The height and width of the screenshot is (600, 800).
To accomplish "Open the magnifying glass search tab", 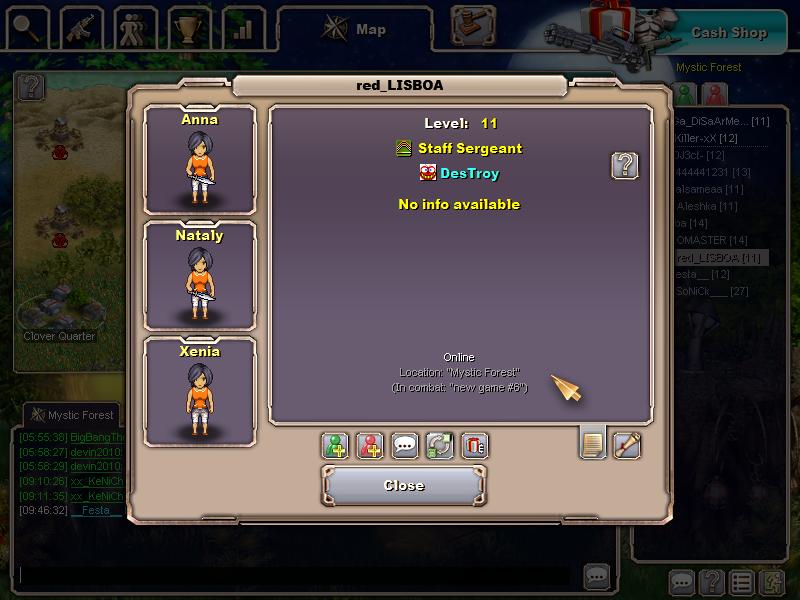I will click(26, 28).
